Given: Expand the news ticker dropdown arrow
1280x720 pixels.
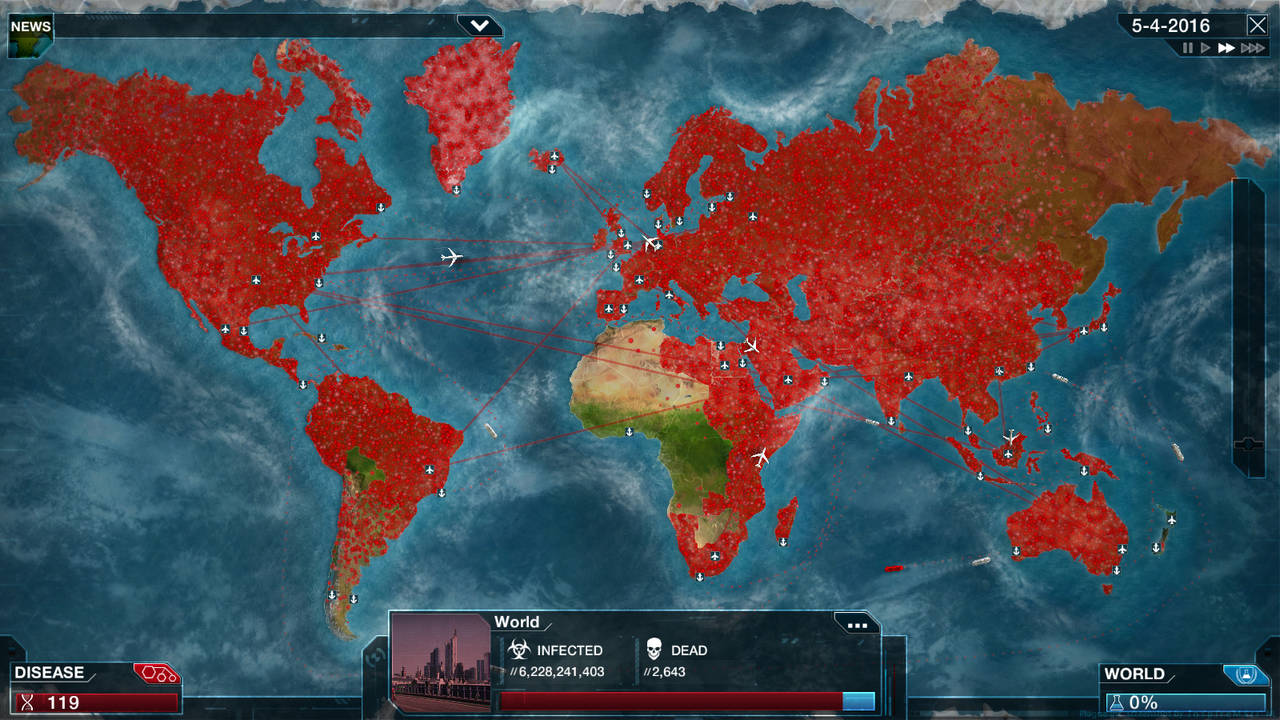Looking at the screenshot, I should click(x=480, y=25).
